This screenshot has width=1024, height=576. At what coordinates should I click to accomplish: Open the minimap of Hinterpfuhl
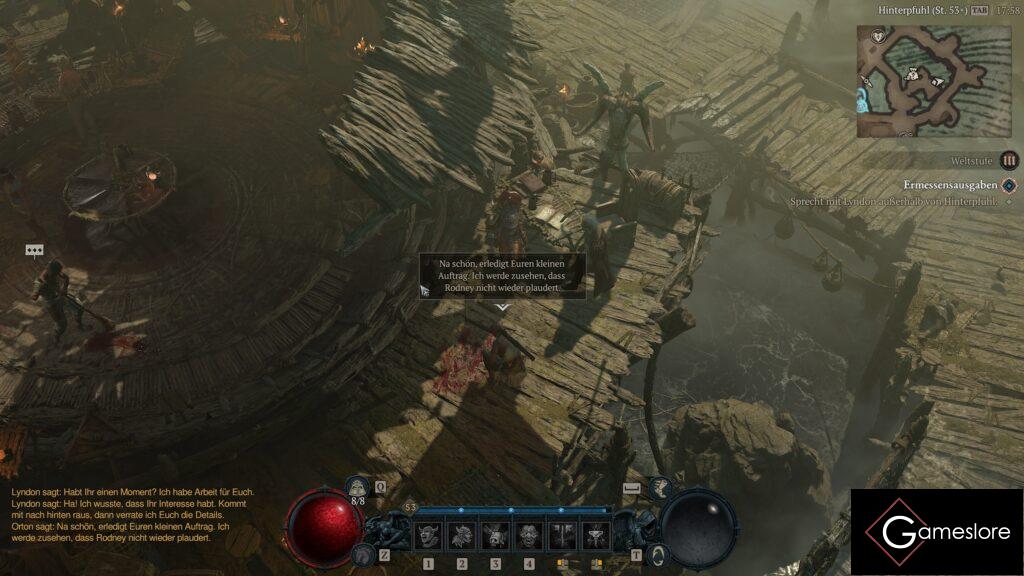point(933,81)
